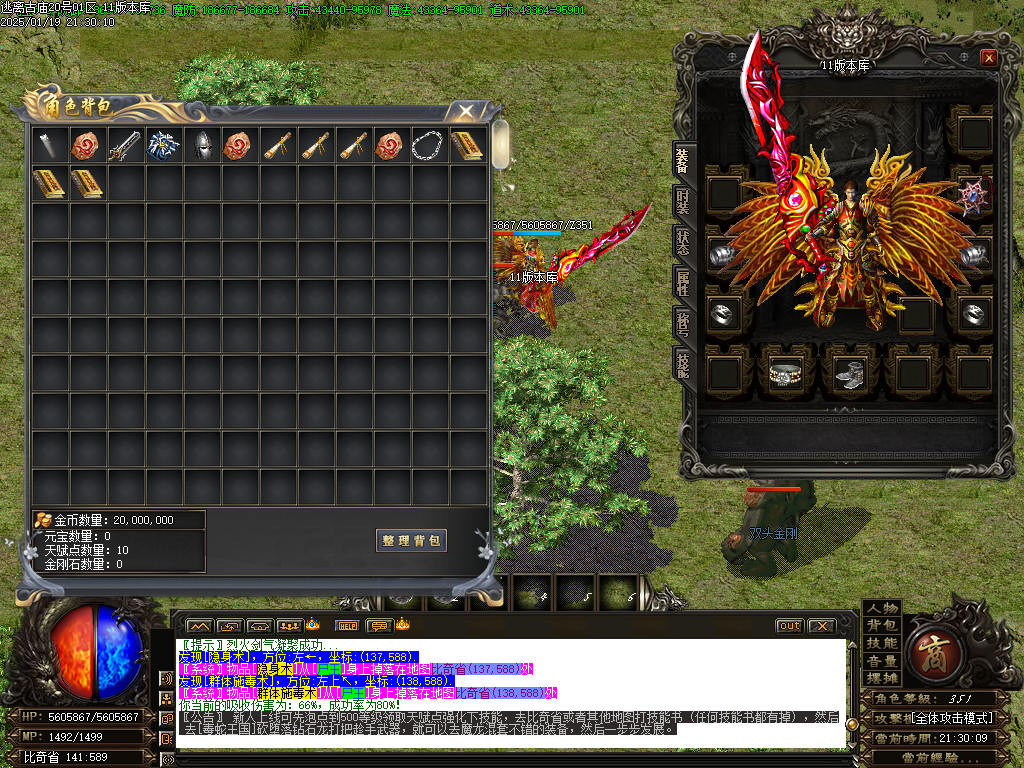Image resolution: width=1024 pixels, height=768 pixels.
Task: Open the 人物 character menu button
Action: click(882, 609)
